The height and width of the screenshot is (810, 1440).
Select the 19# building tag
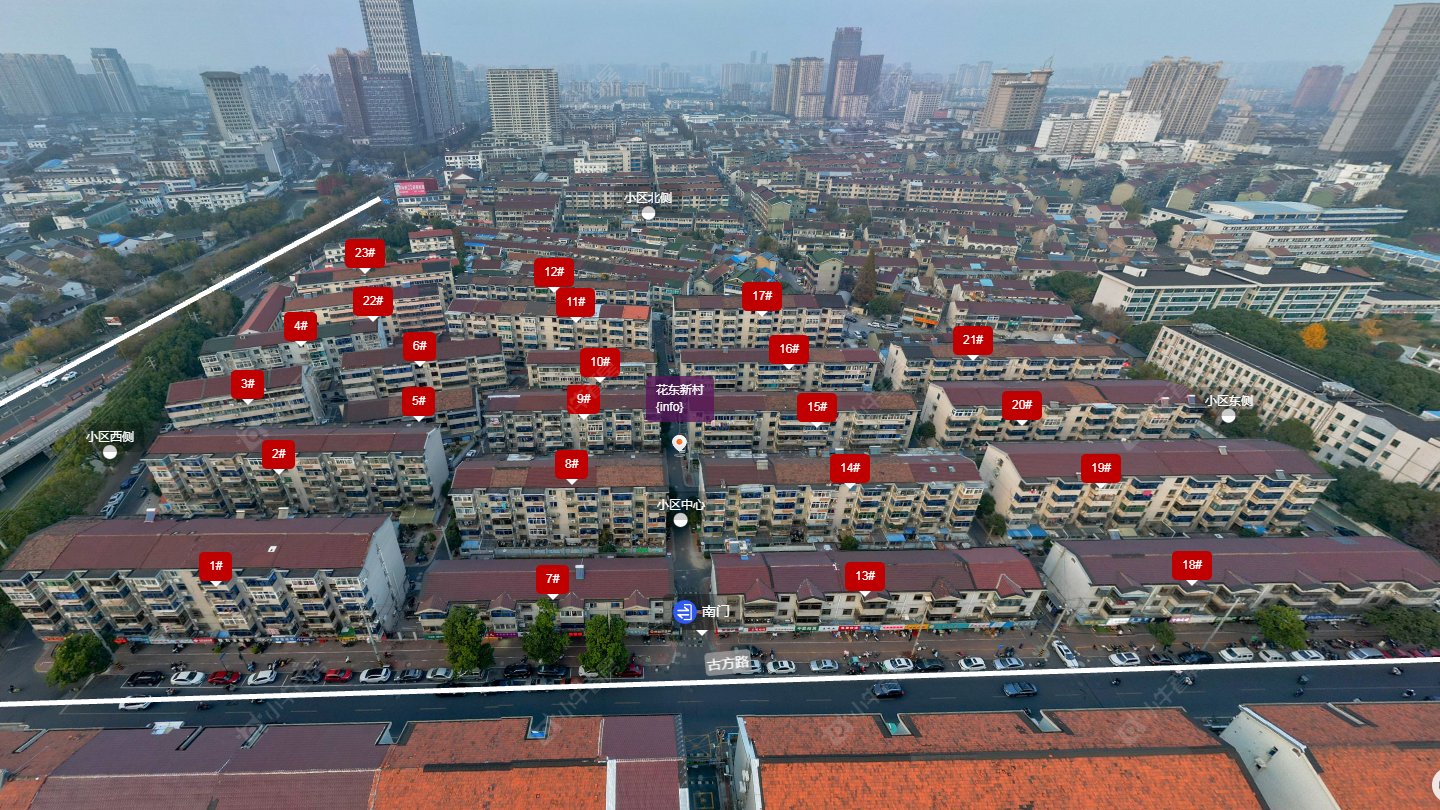click(x=1100, y=468)
